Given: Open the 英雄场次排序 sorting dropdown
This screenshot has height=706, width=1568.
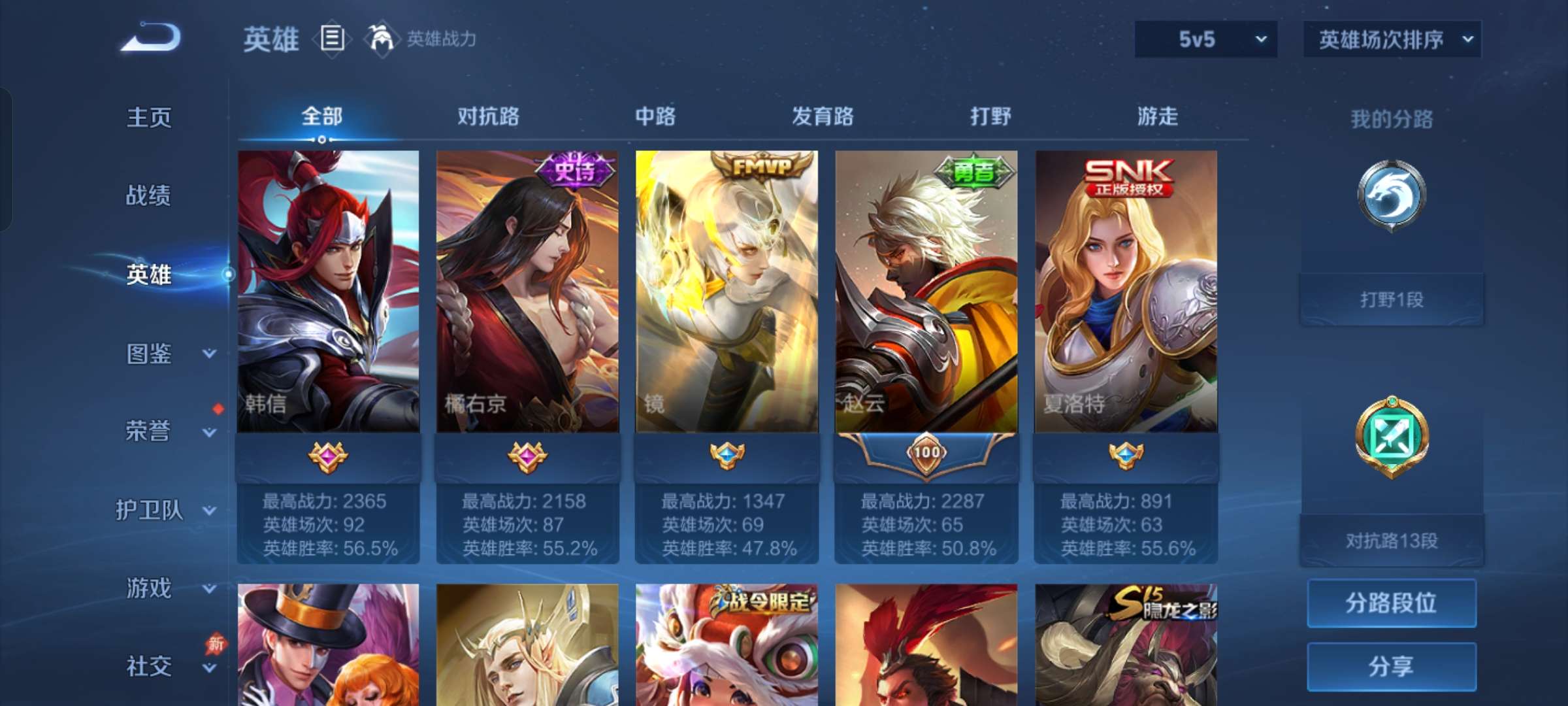Looking at the screenshot, I should click(x=1392, y=39).
